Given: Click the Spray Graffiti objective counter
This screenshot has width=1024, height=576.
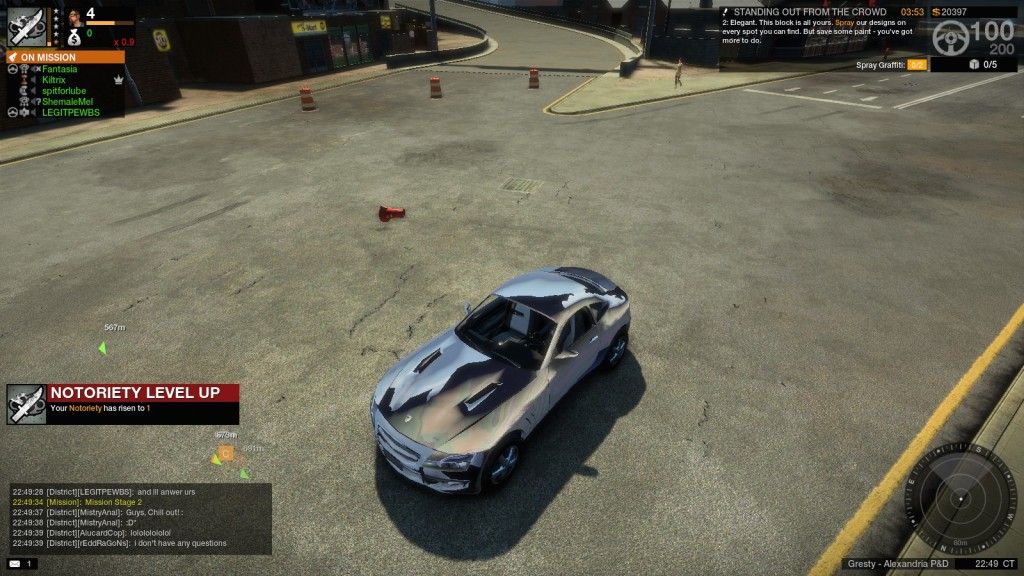Looking at the screenshot, I should tap(916, 65).
